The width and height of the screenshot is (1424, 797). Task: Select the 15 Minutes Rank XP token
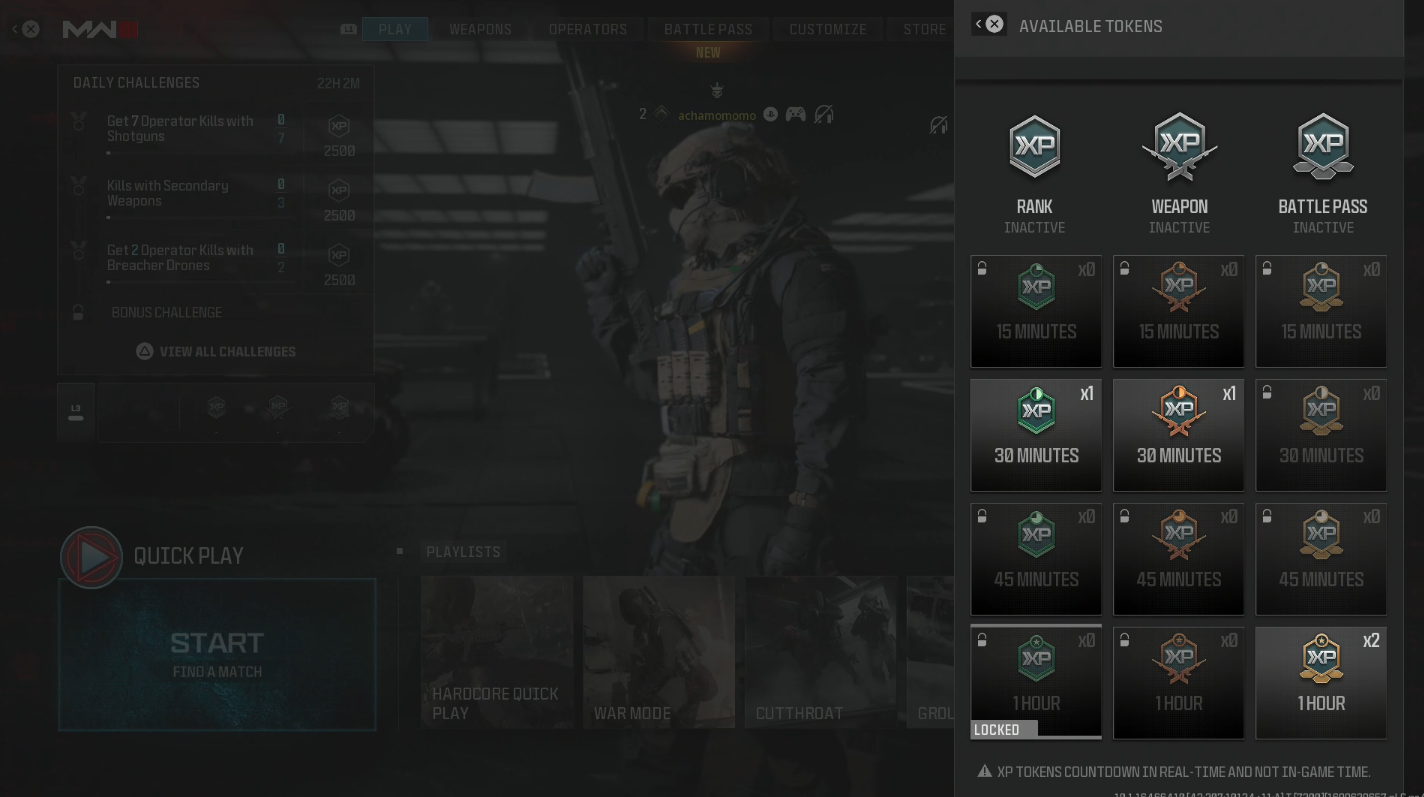click(1036, 311)
